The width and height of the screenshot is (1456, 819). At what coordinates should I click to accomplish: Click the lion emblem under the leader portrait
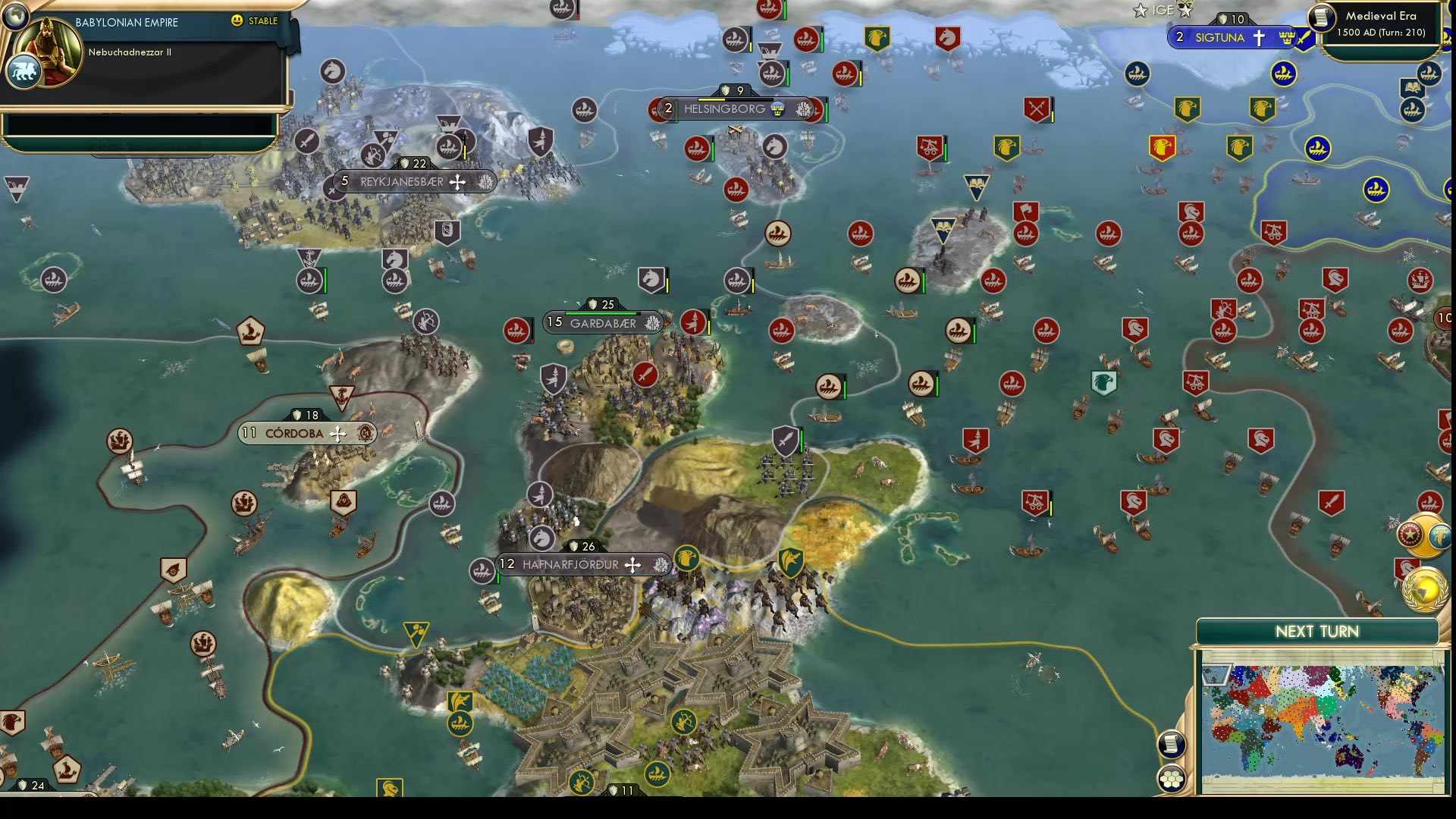(25, 69)
